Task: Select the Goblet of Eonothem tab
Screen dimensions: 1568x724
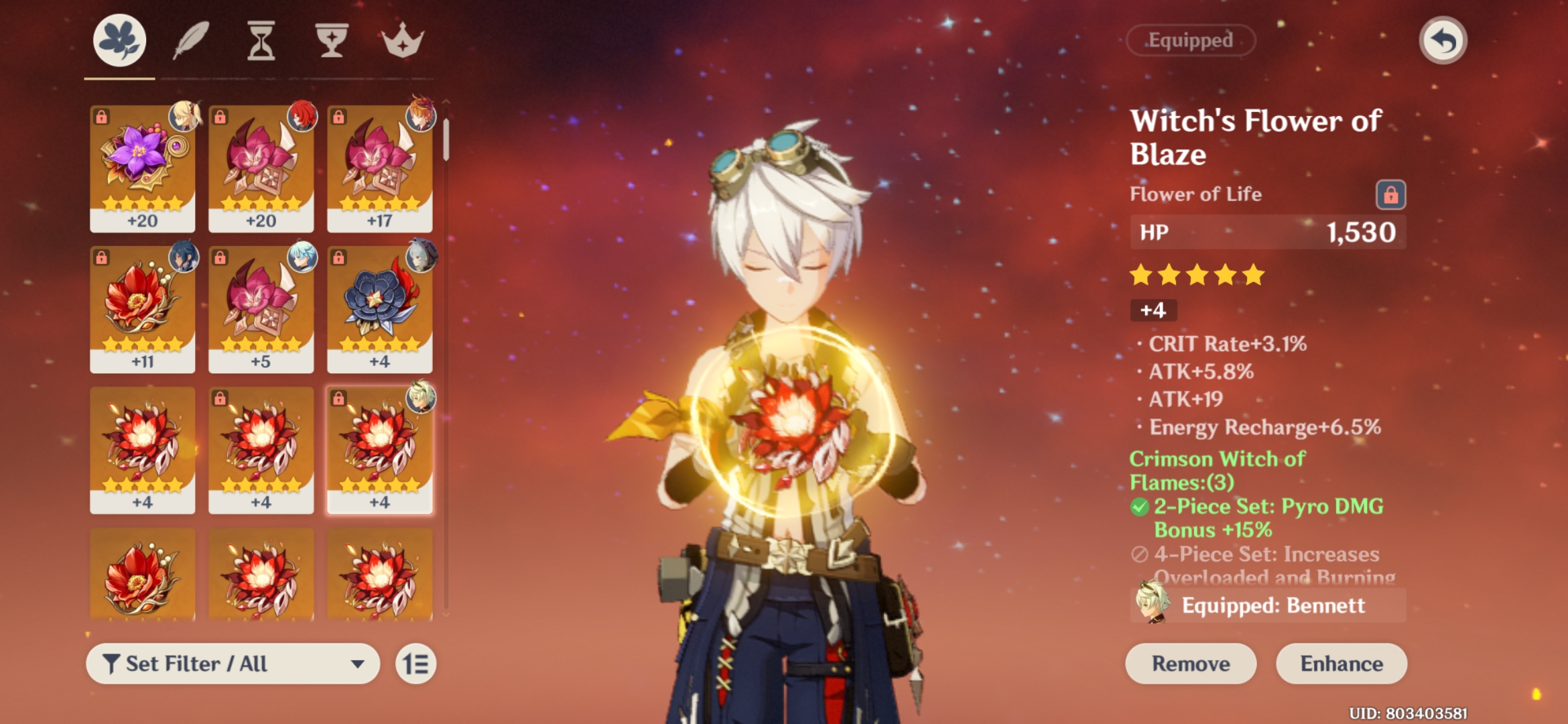Action: [x=332, y=40]
